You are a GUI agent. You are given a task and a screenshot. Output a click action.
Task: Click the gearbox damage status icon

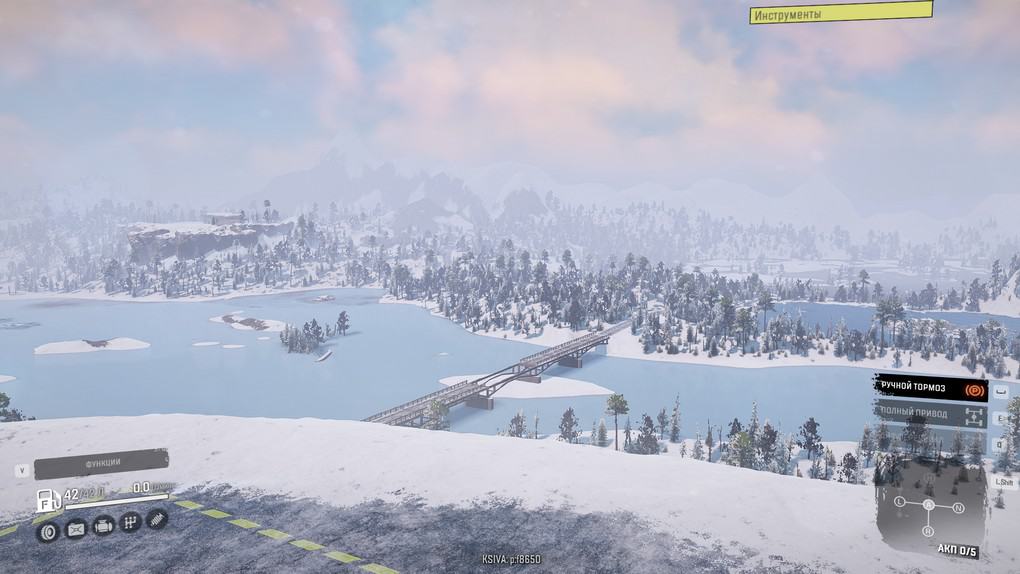(129, 522)
